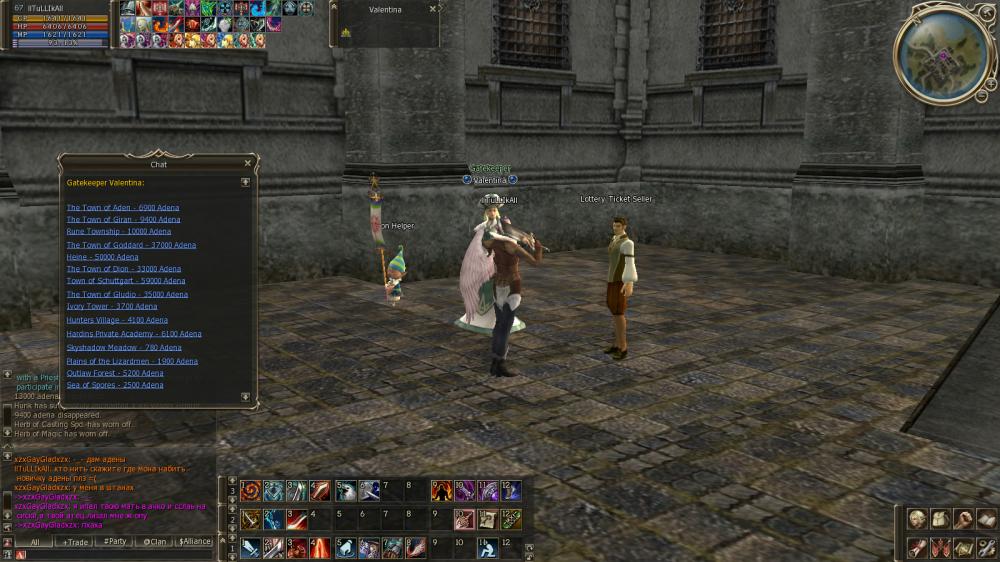Viewport: 1000px width, 562px height.
Task: Close the Valentina target window
Action: (432, 9)
